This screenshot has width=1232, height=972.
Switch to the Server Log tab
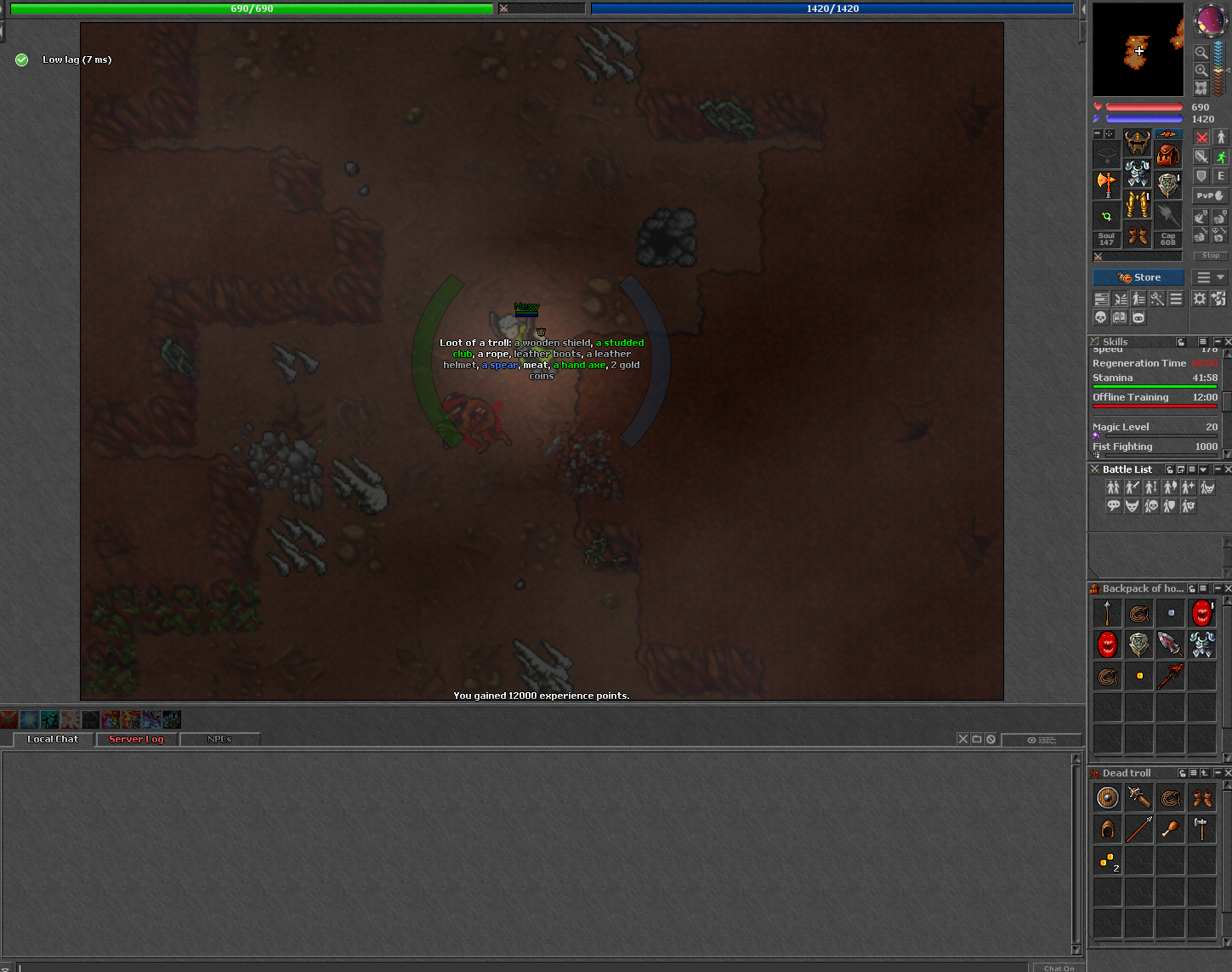pyautogui.click(x=136, y=739)
